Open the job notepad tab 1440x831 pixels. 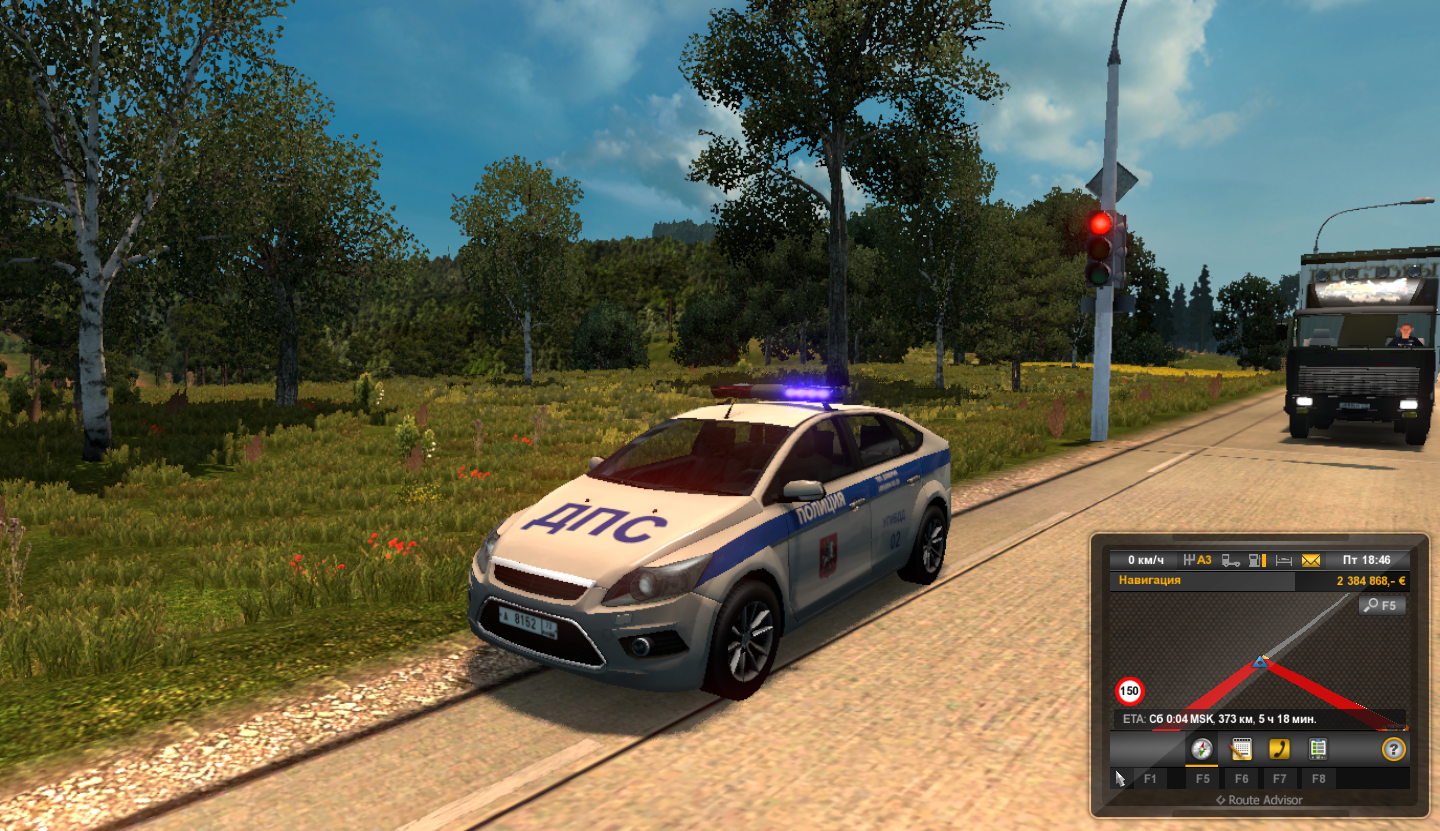click(x=1241, y=749)
